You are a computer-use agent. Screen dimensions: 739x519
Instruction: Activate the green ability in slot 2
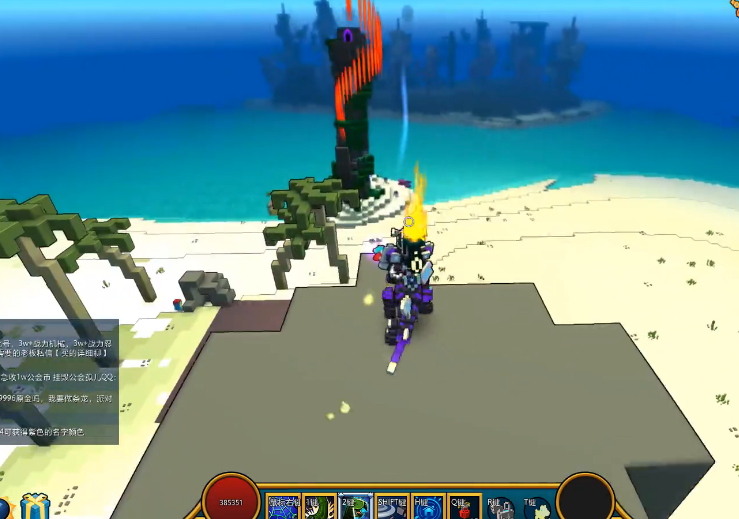355,506
